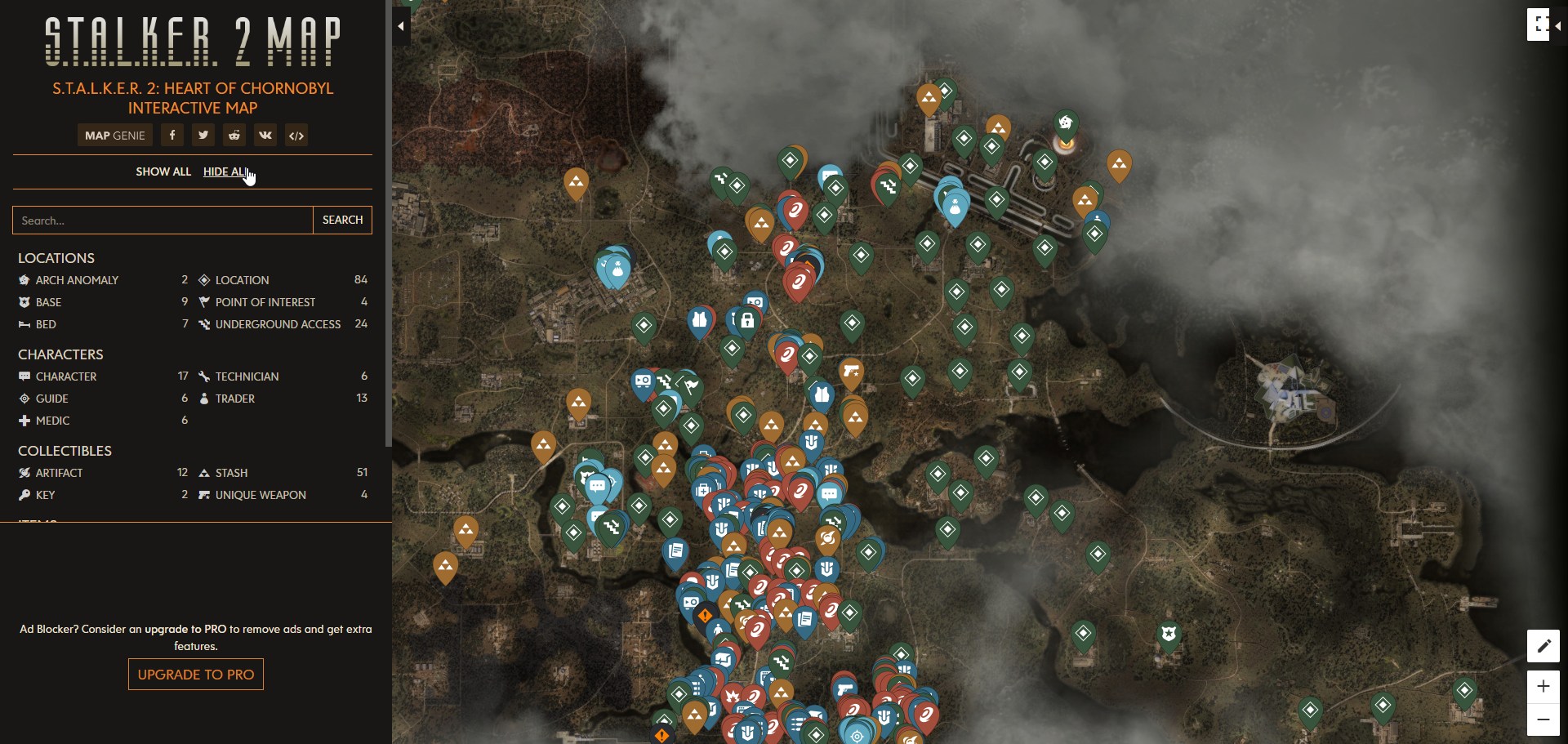Open the map editing pencil tool
The width and height of the screenshot is (1568, 744).
pyautogui.click(x=1543, y=646)
